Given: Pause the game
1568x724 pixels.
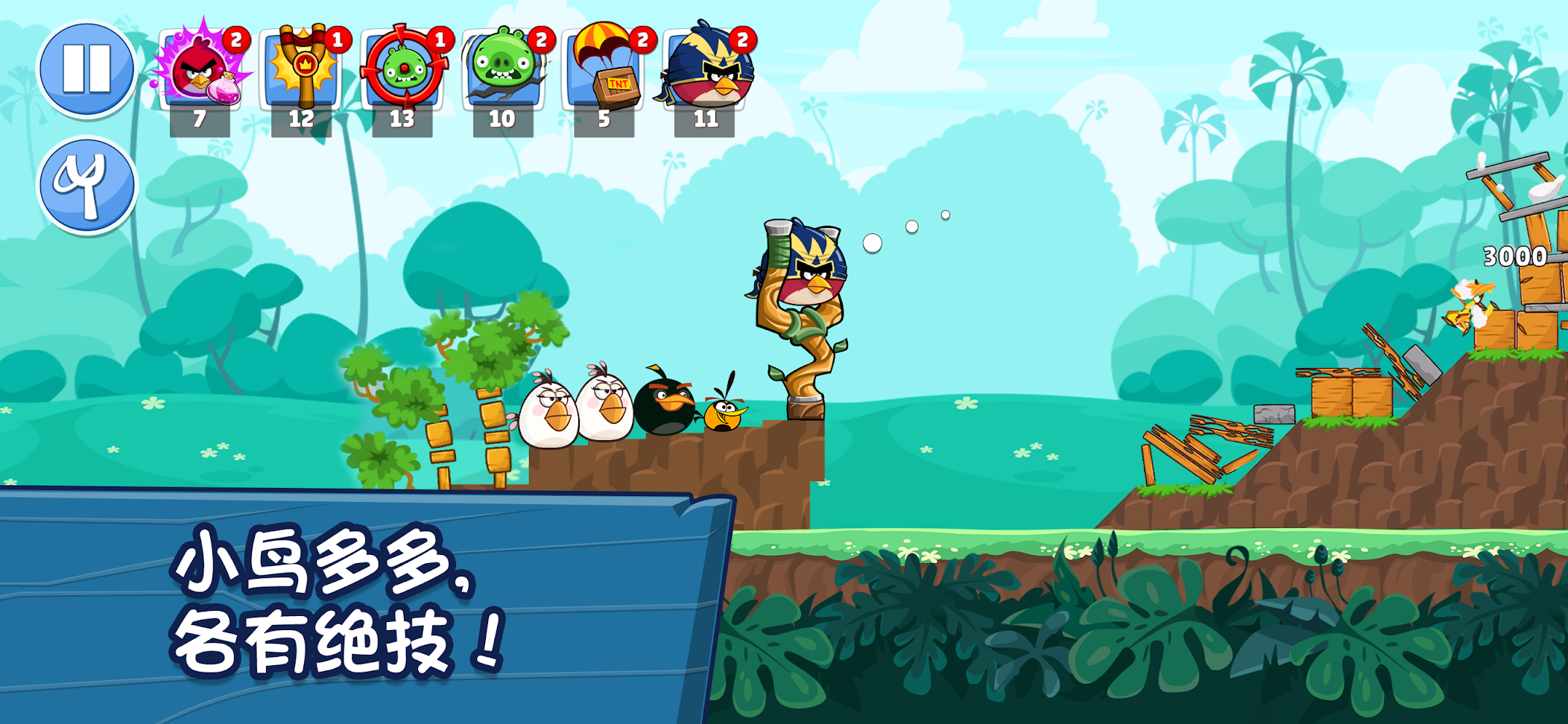Looking at the screenshot, I should 86,69.
